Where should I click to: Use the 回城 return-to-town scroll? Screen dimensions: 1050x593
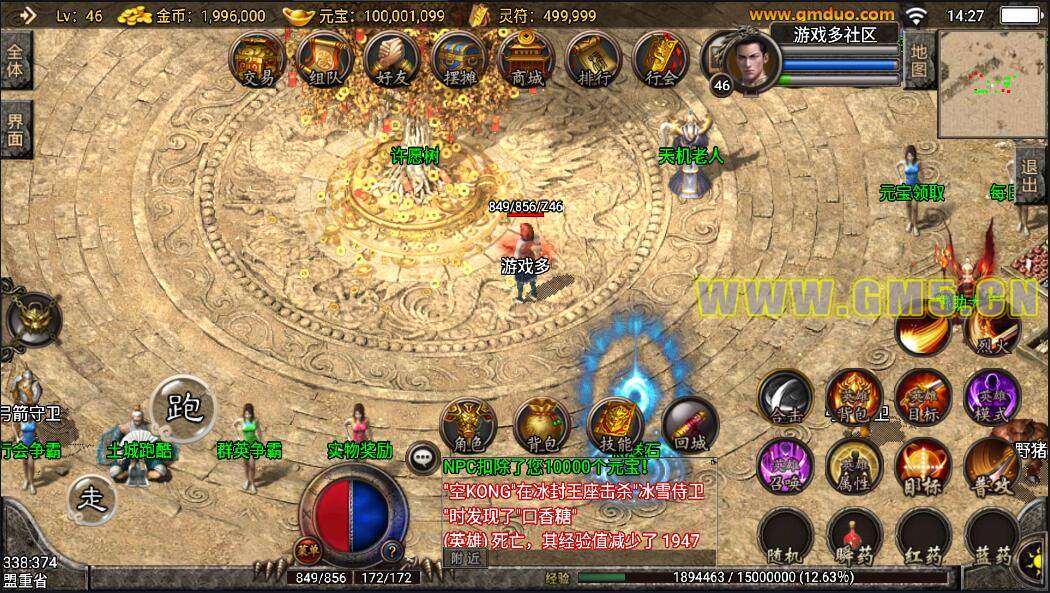689,426
